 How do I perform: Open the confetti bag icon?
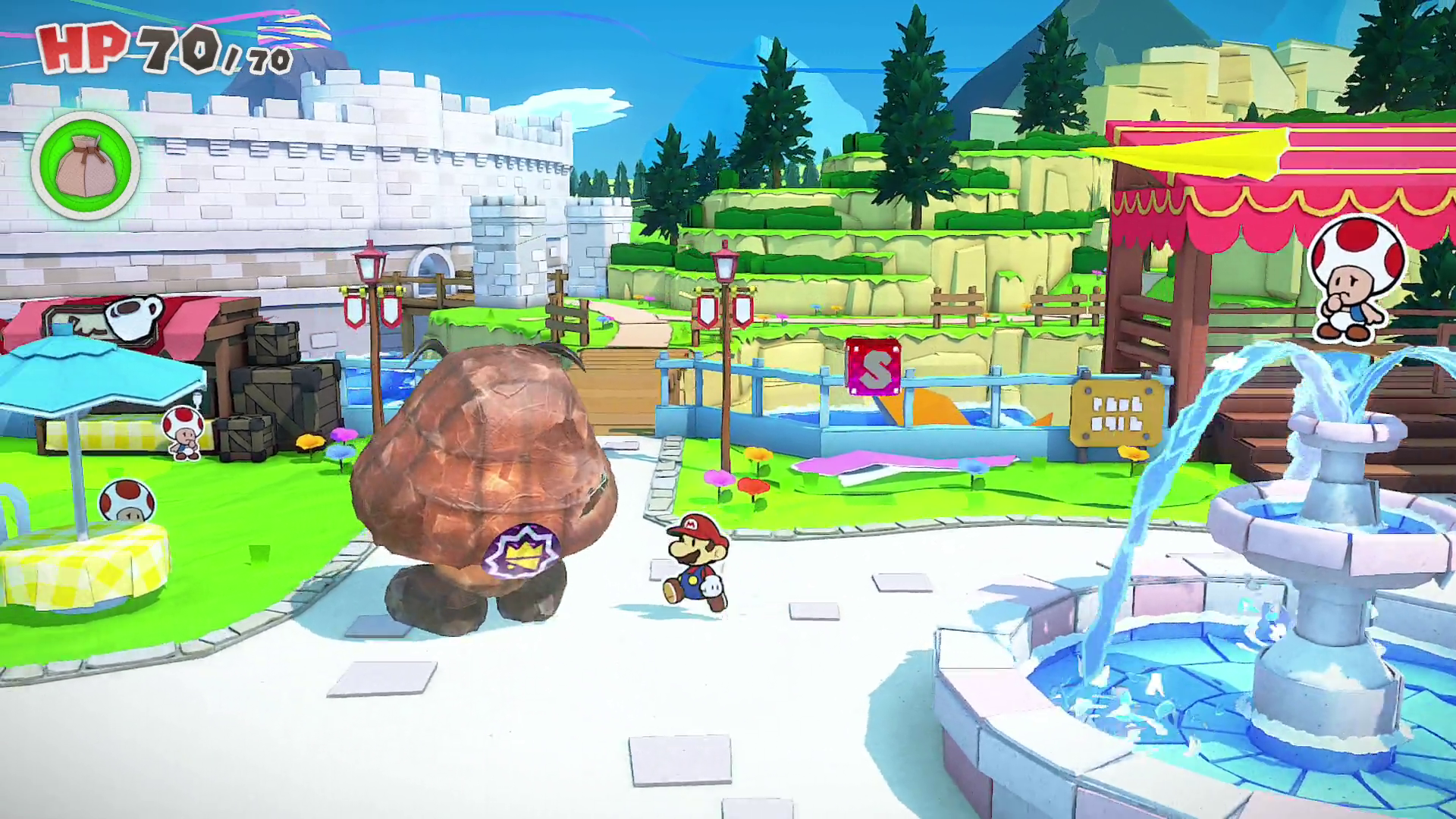pyautogui.click(x=85, y=165)
